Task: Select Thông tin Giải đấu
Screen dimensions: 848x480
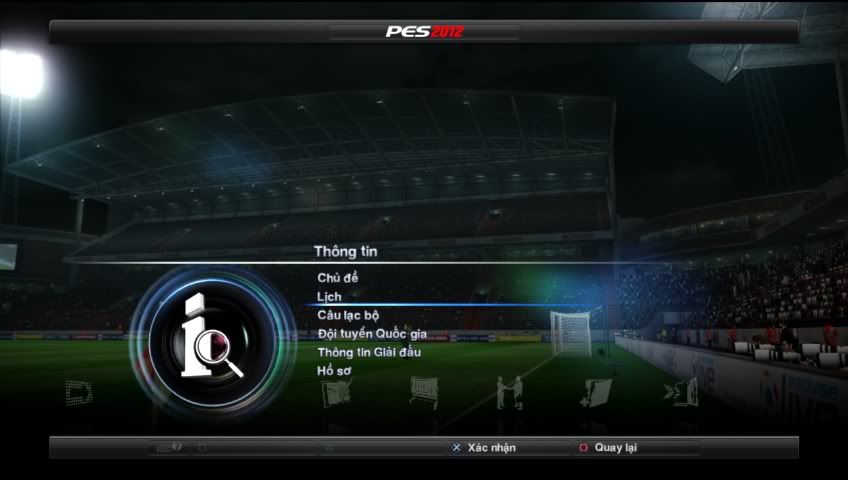Action: 368,352
